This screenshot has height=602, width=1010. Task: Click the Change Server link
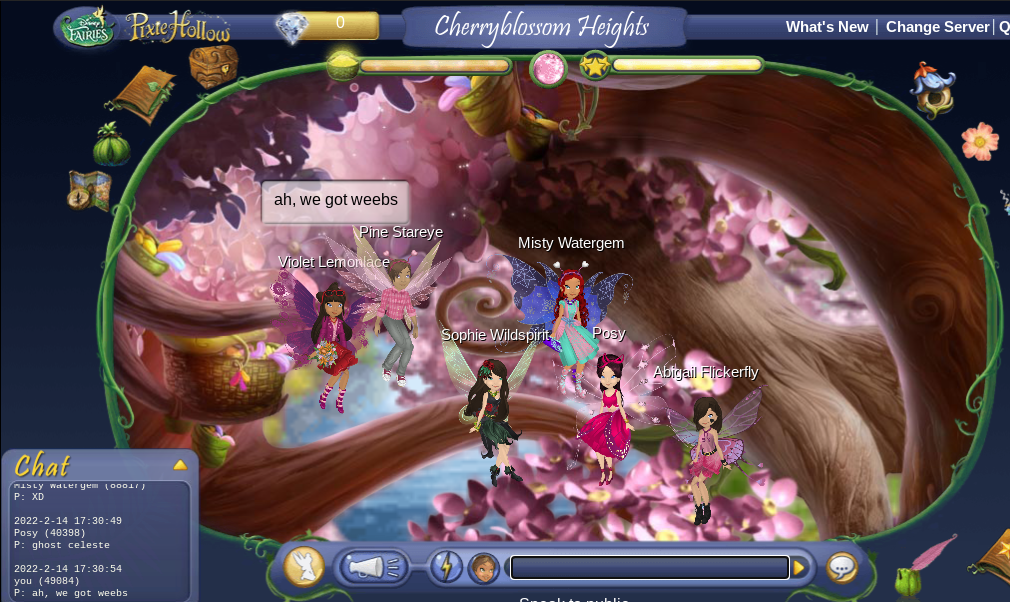[937, 27]
